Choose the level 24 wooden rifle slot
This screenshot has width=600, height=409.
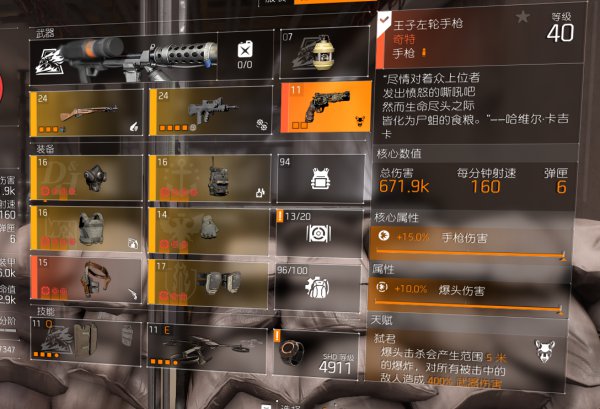[88, 110]
